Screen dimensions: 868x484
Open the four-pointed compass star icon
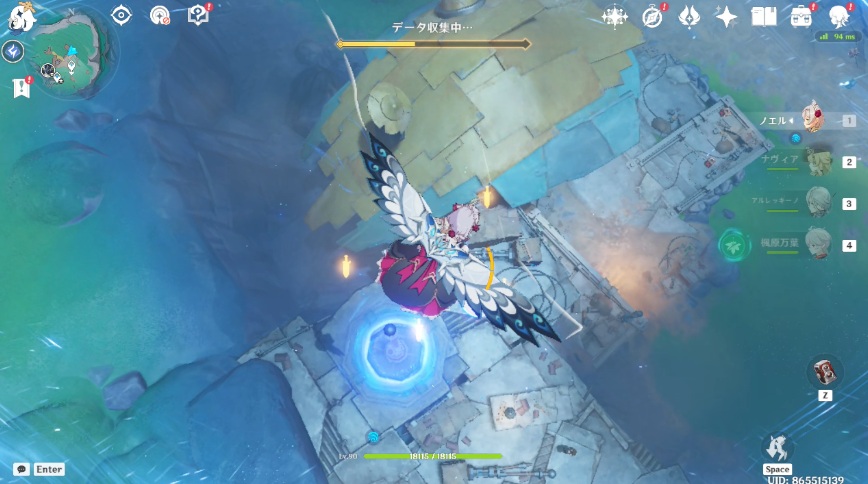pos(614,16)
